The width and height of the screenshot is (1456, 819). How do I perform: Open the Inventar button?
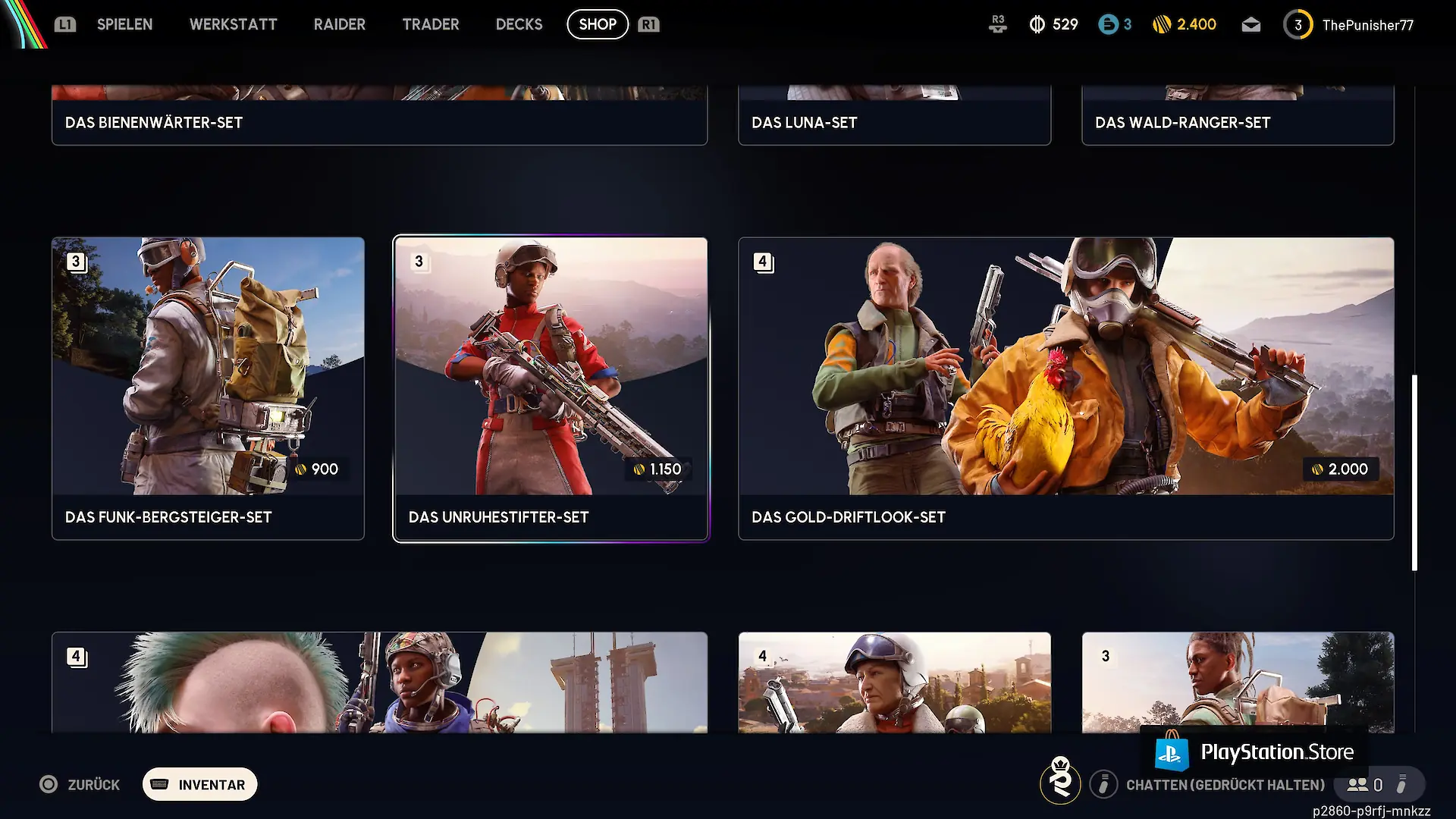coord(200,784)
